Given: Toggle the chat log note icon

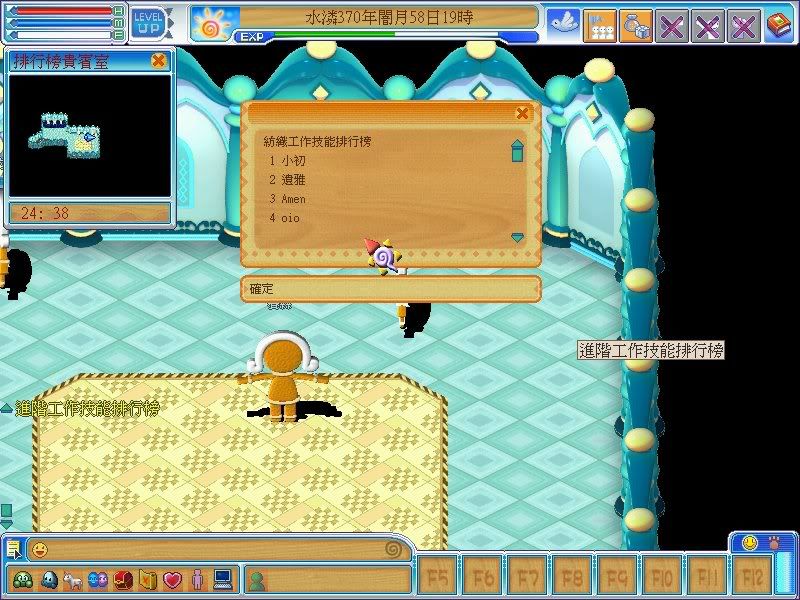Looking at the screenshot, I should 14,548.
